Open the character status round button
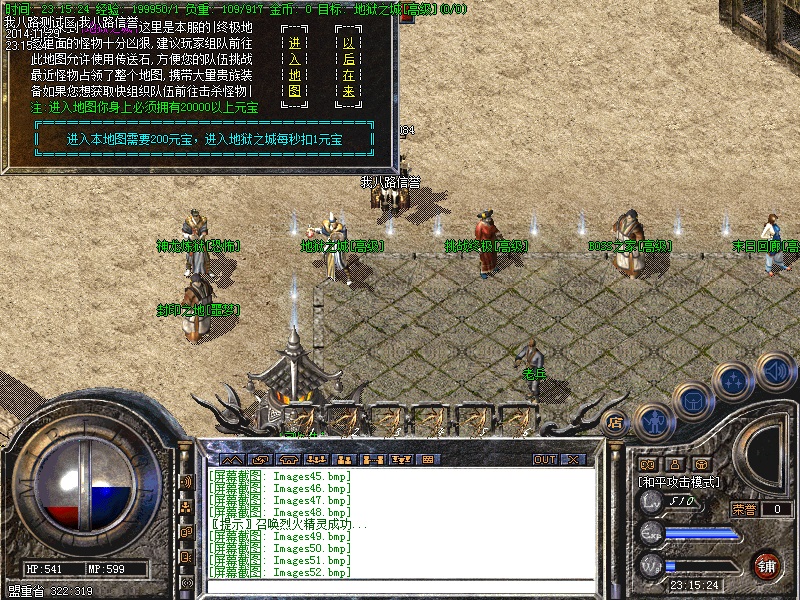Screen dimensions: 800x600 [653, 421]
